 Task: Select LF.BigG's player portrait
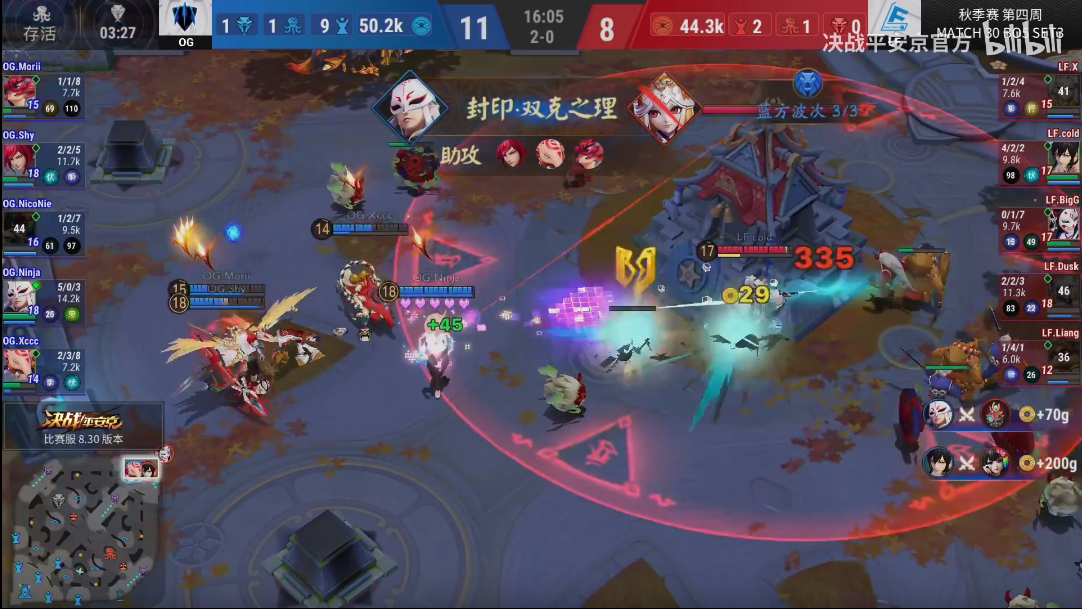[1063, 225]
